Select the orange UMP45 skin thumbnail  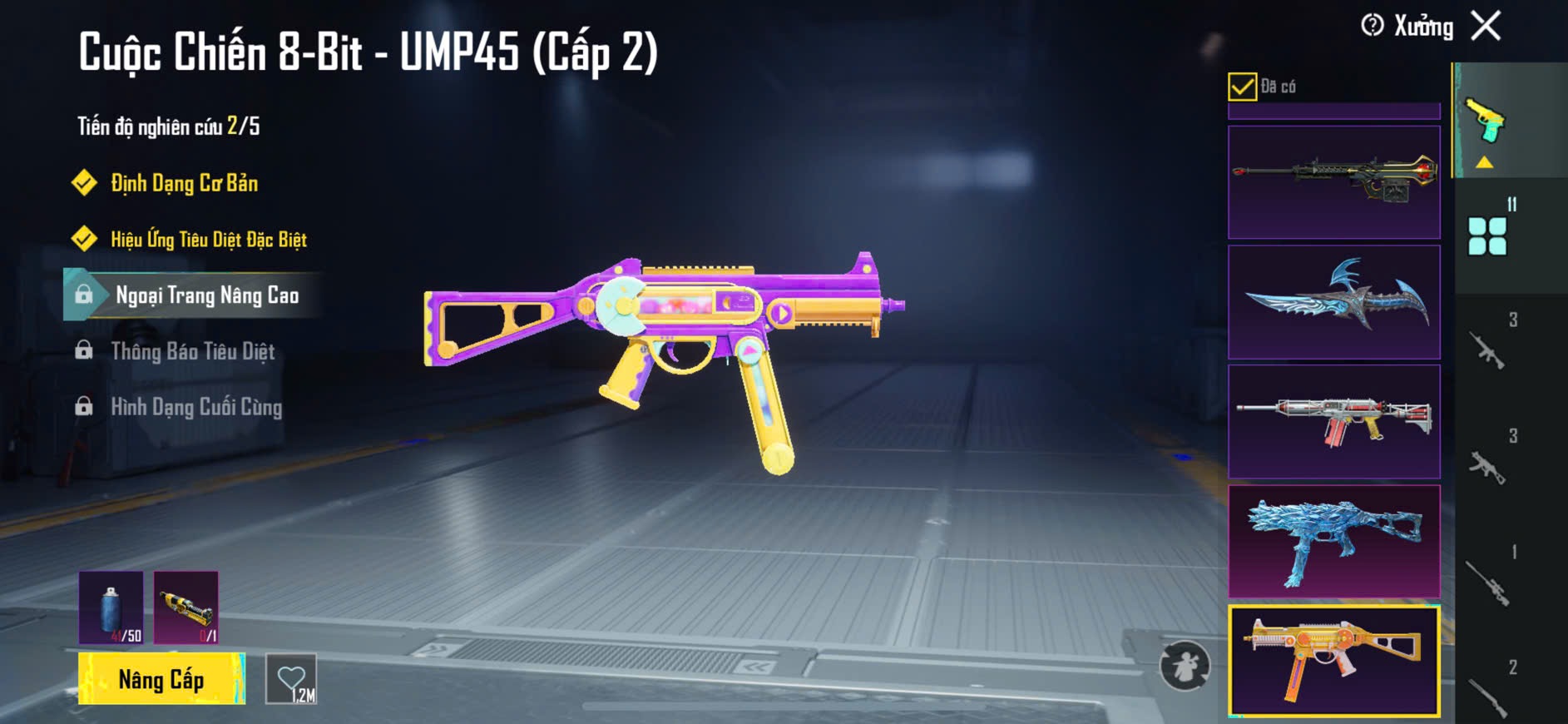coord(1333,661)
